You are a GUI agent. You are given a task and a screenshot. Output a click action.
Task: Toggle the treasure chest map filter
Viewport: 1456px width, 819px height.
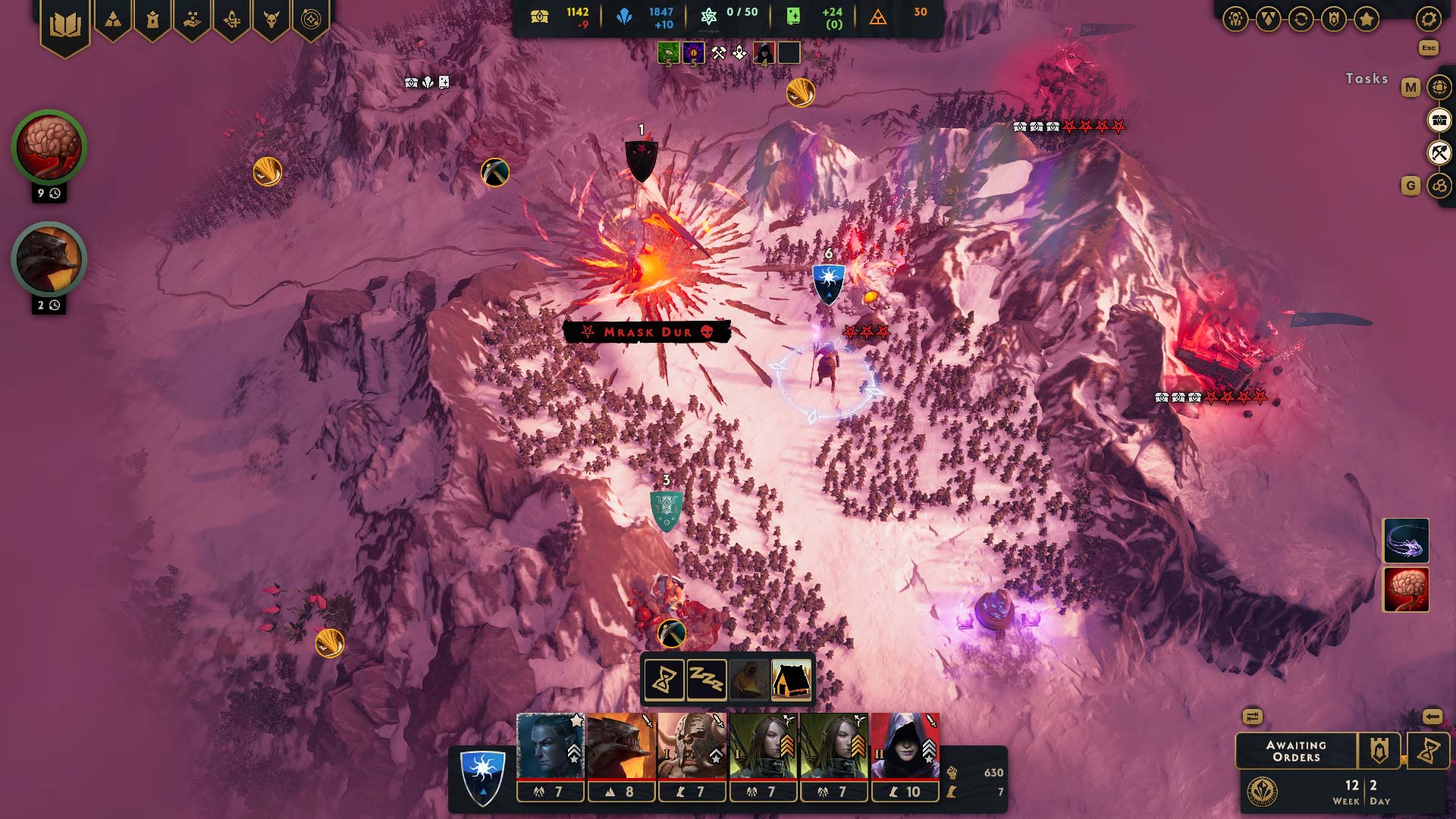pyautogui.click(x=1439, y=120)
